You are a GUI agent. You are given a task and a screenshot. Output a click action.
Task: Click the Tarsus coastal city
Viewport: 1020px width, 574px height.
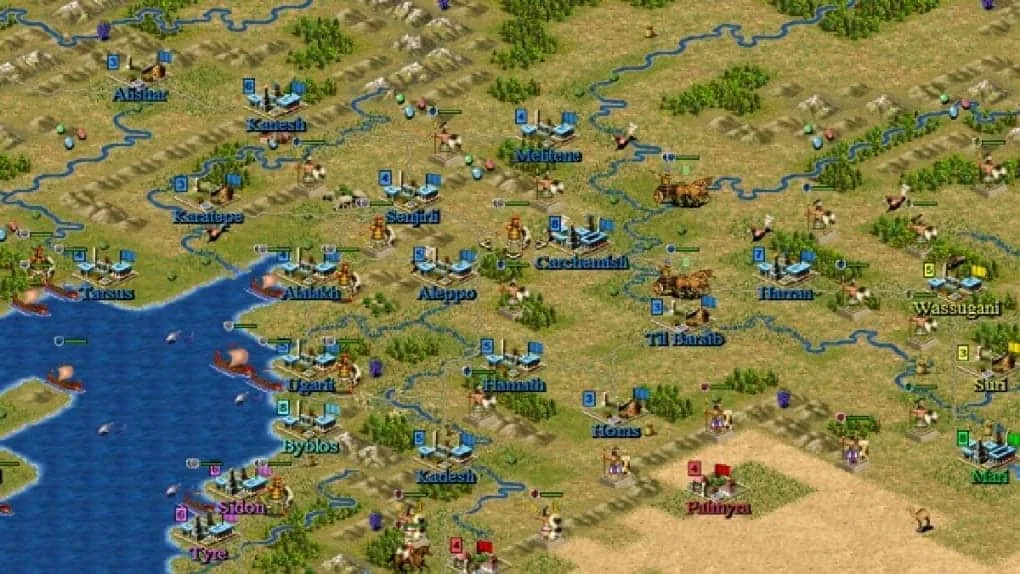tap(104, 268)
